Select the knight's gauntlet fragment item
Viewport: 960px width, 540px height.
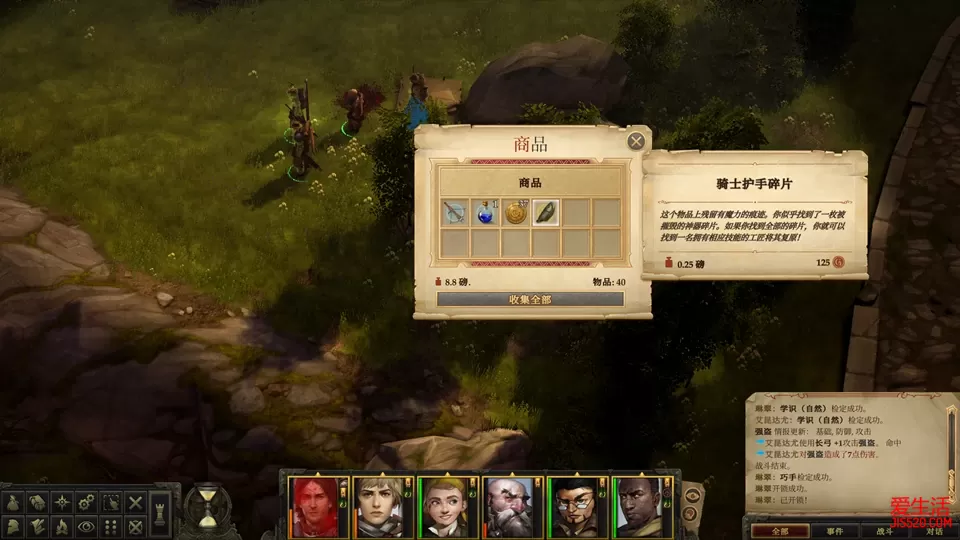[x=546, y=212]
